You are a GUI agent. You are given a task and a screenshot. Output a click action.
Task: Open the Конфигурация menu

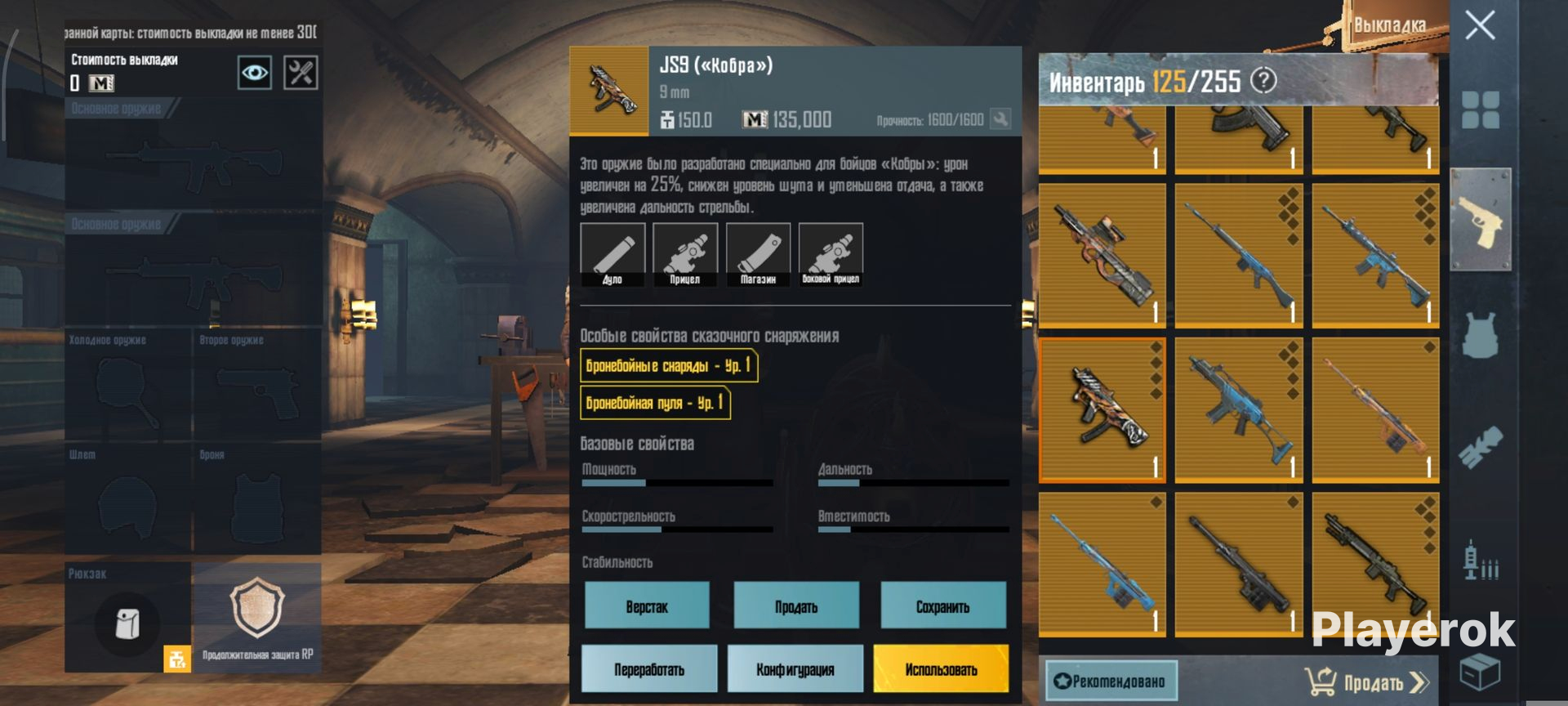coord(795,669)
